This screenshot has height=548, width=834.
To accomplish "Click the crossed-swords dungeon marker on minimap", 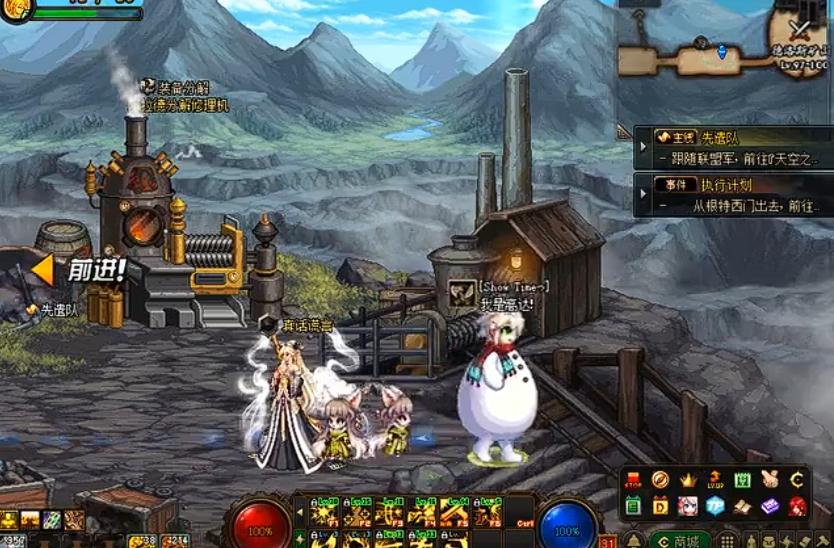I will point(797,29).
